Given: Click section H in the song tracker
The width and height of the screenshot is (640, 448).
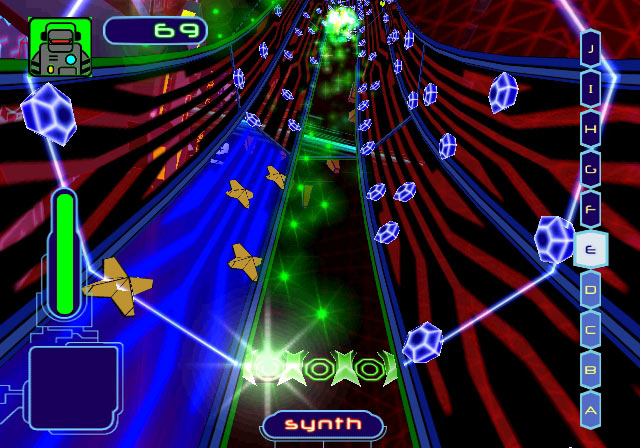Looking at the screenshot, I should pos(591,128).
